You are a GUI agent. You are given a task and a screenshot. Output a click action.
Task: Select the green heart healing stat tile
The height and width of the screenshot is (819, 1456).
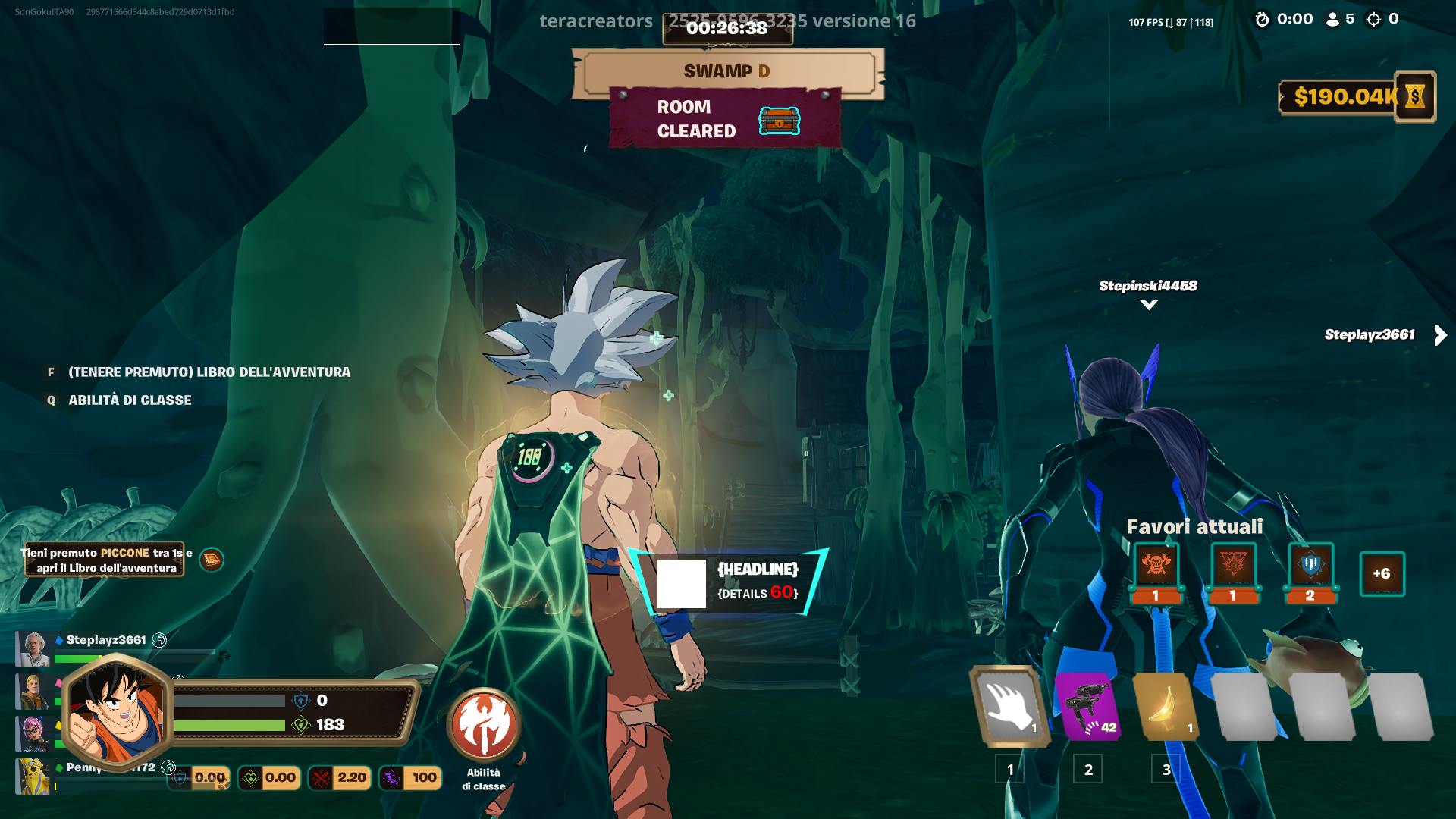point(268,777)
